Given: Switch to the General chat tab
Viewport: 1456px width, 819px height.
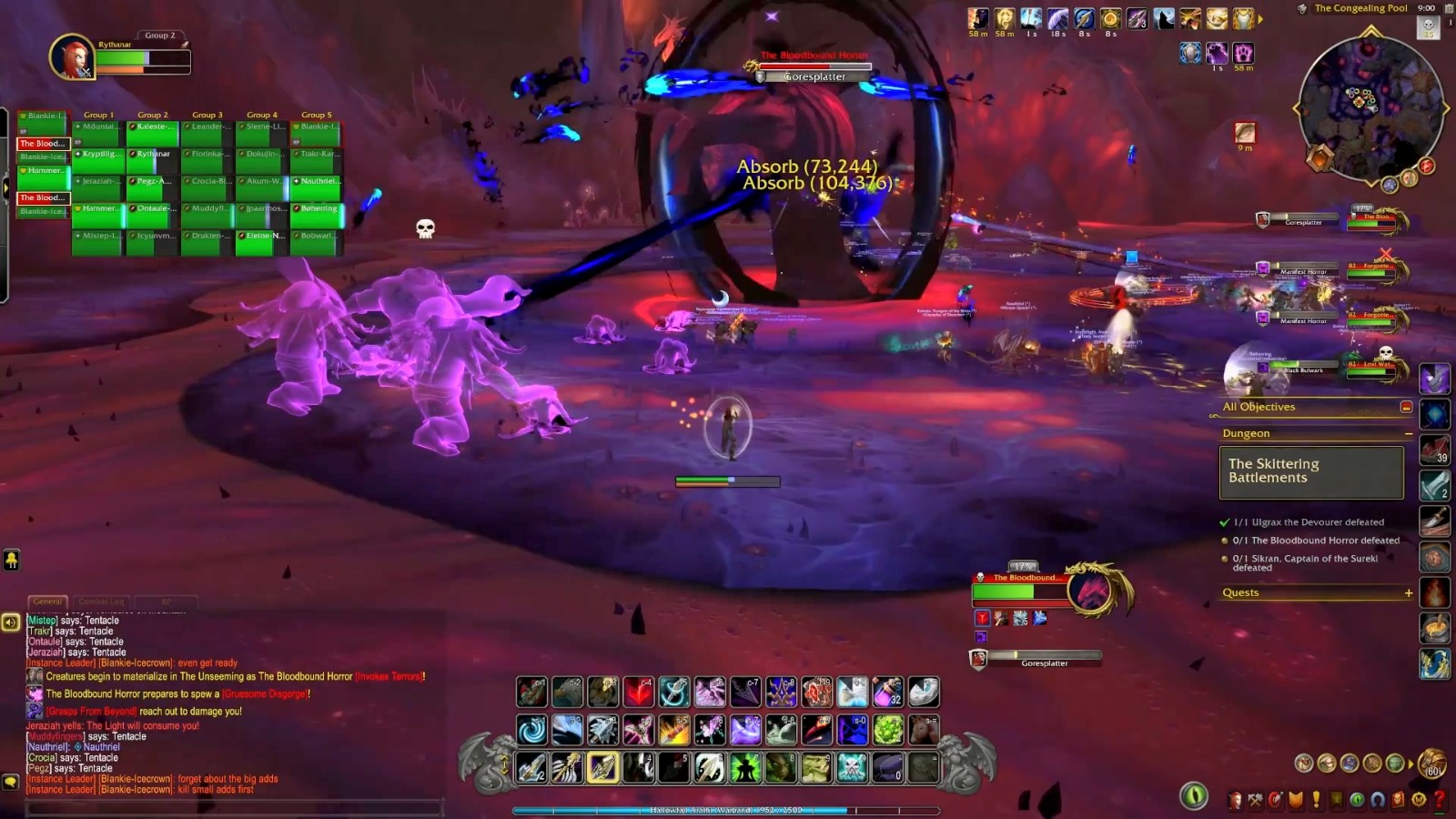Looking at the screenshot, I should pyautogui.click(x=47, y=602).
